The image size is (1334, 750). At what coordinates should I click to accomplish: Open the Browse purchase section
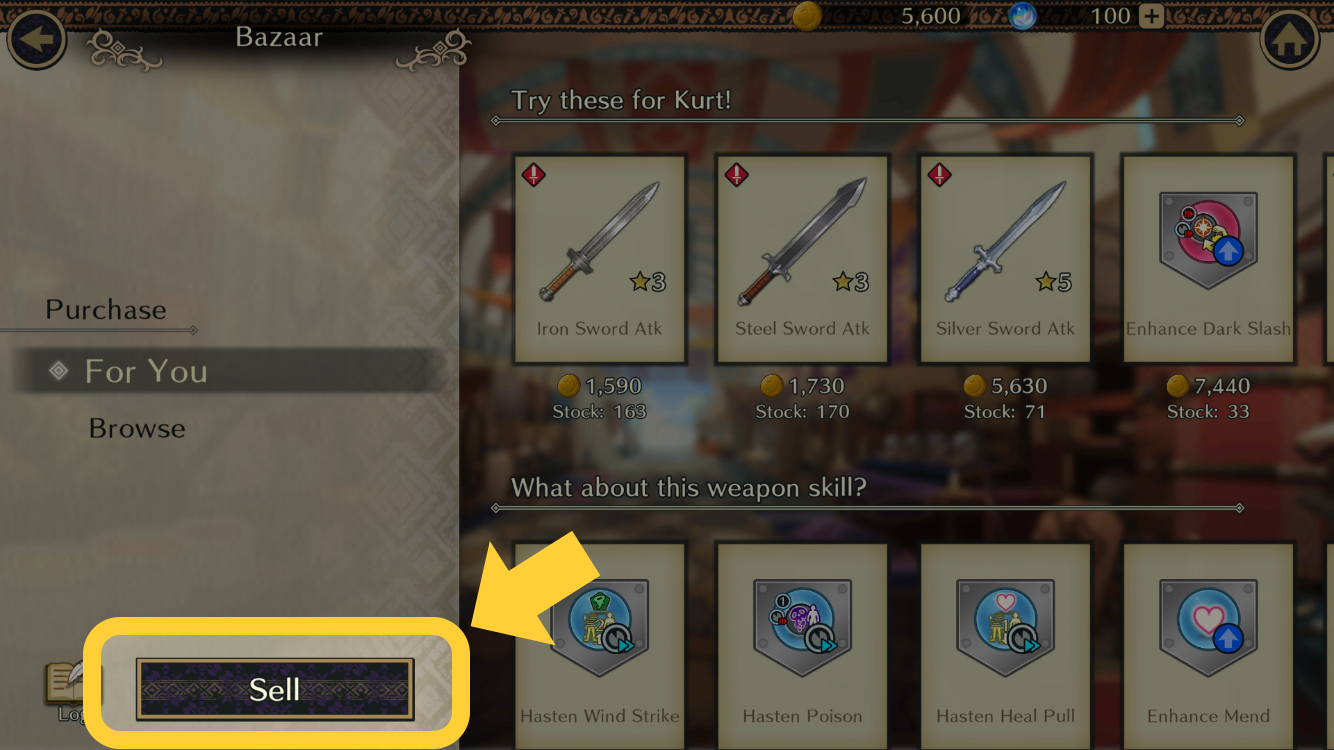(x=137, y=428)
